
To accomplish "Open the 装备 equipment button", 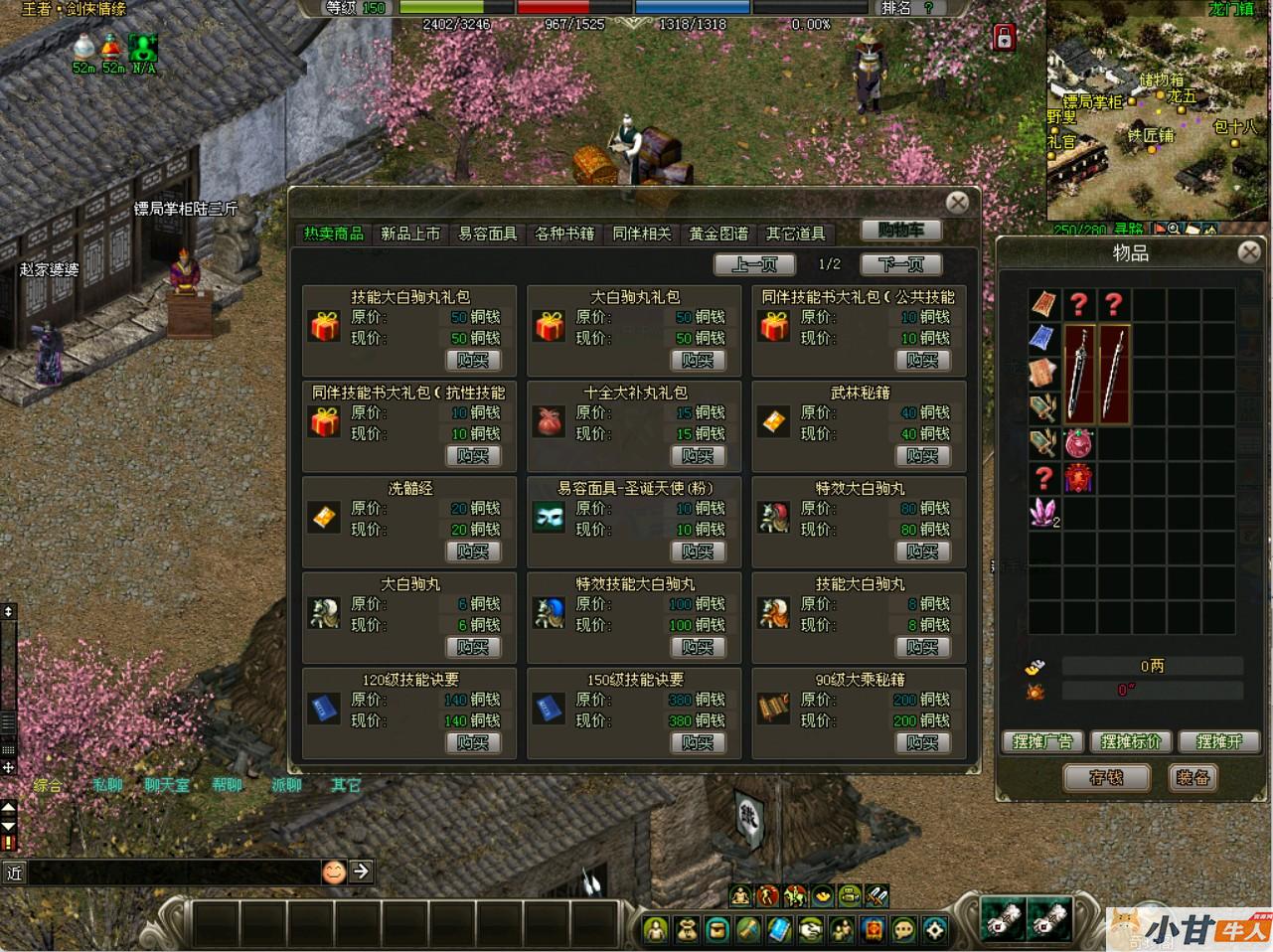I will point(1193,777).
